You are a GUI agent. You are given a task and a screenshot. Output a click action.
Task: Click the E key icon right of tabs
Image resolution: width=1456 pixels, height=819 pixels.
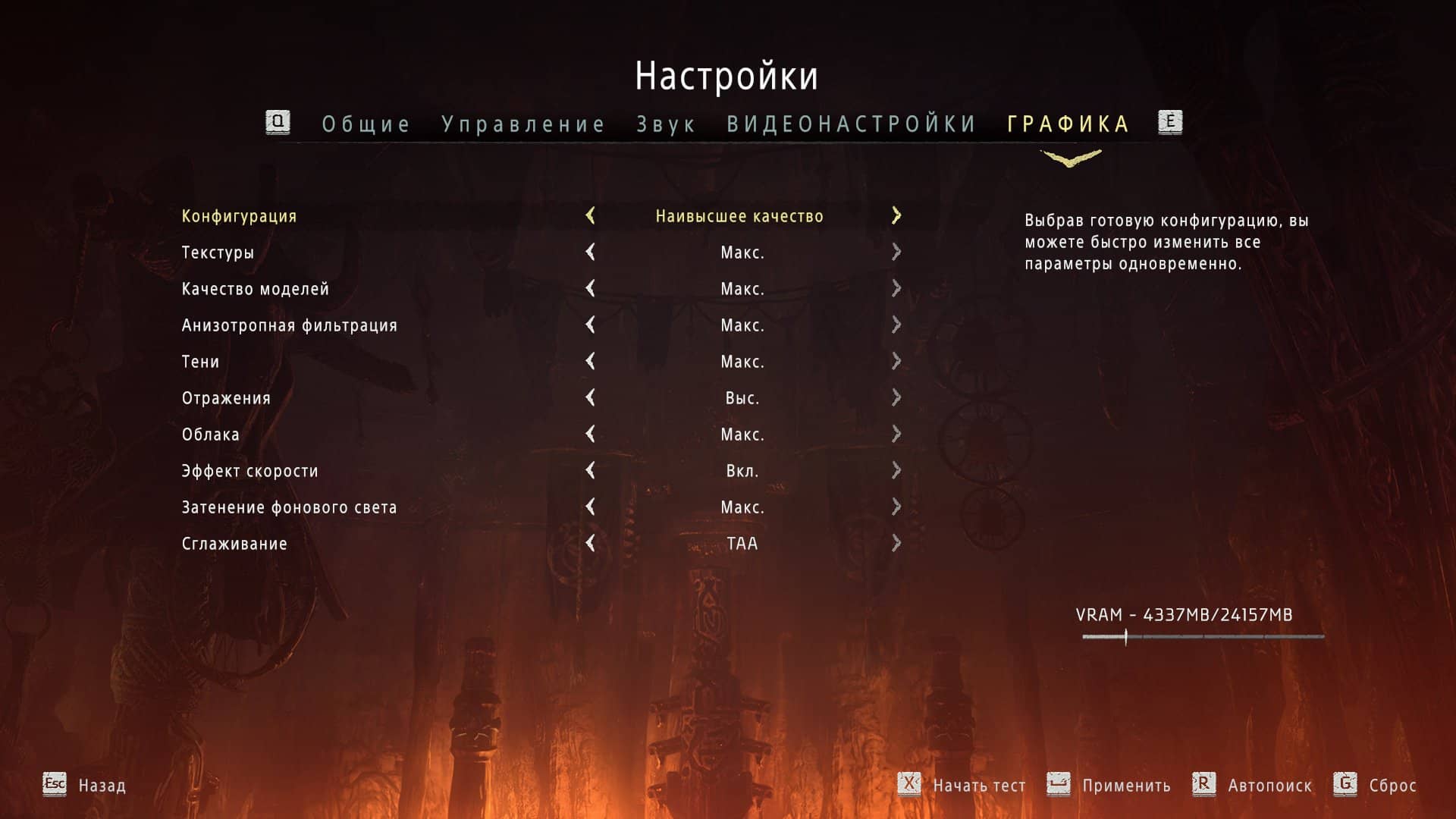pos(1171,122)
